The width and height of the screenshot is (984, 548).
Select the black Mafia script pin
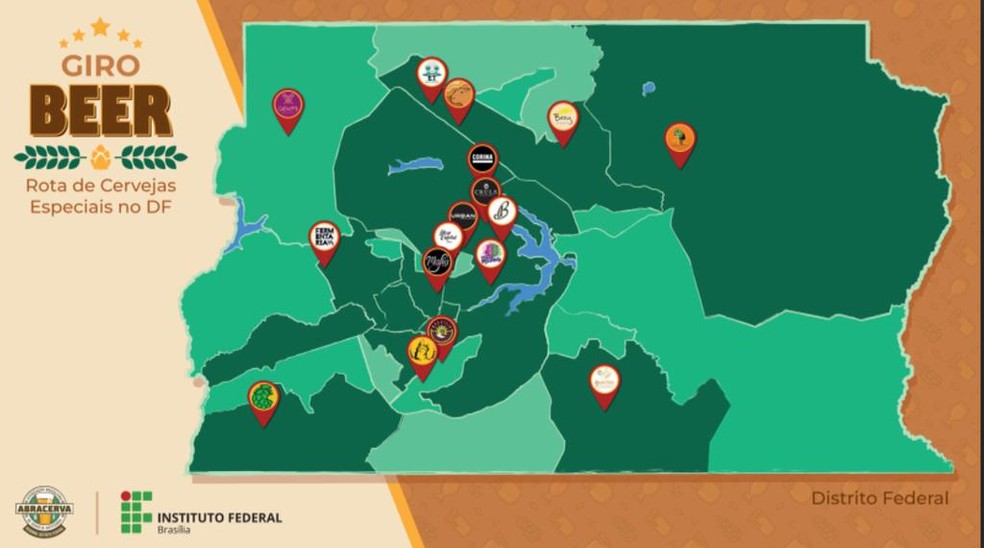pos(437,264)
